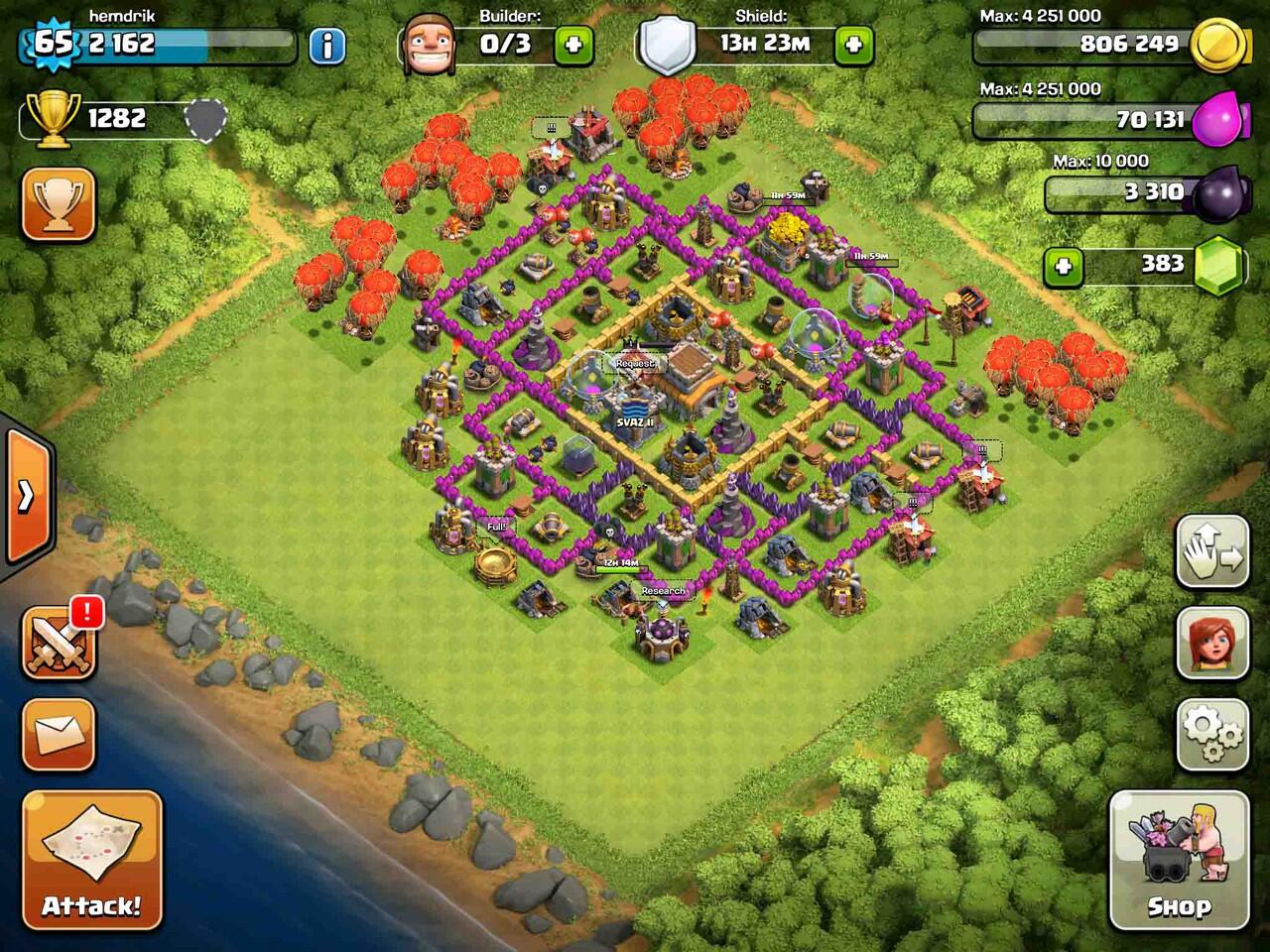Open the mail envelope inbox
1270x952 pixels.
pyautogui.click(x=59, y=735)
